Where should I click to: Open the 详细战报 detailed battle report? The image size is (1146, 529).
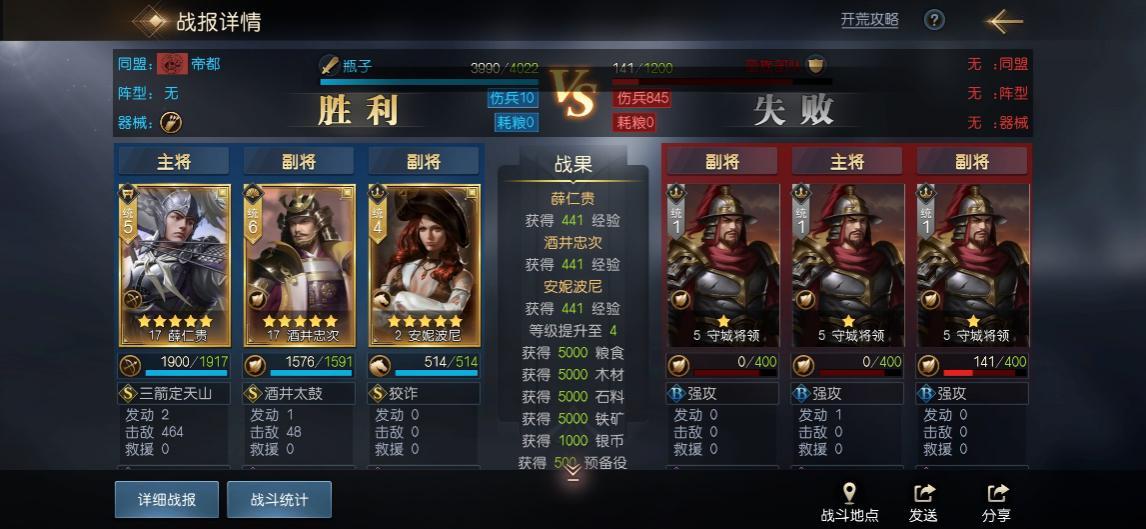166,499
